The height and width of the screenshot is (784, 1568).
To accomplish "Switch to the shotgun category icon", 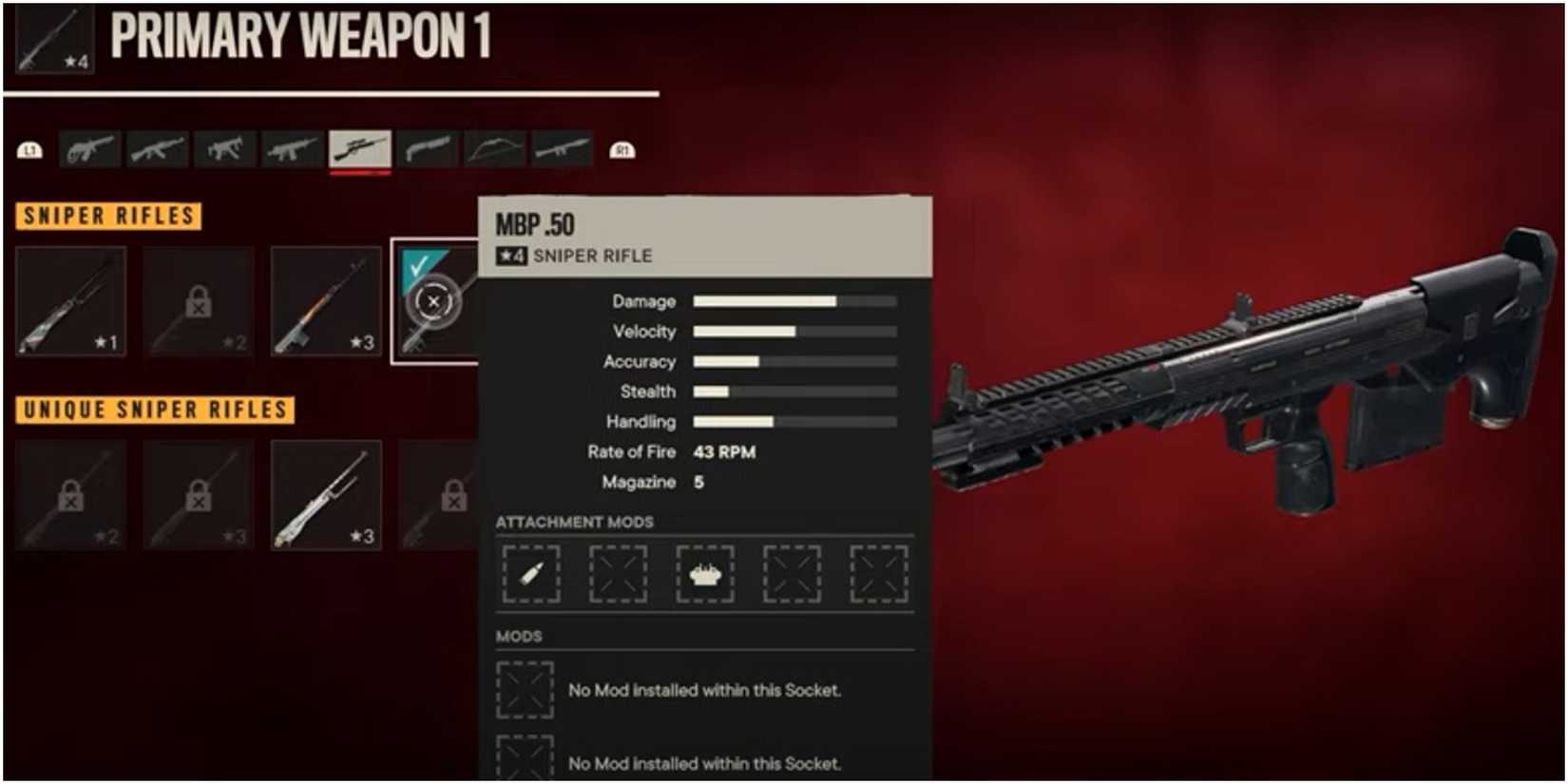I will [429, 149].
